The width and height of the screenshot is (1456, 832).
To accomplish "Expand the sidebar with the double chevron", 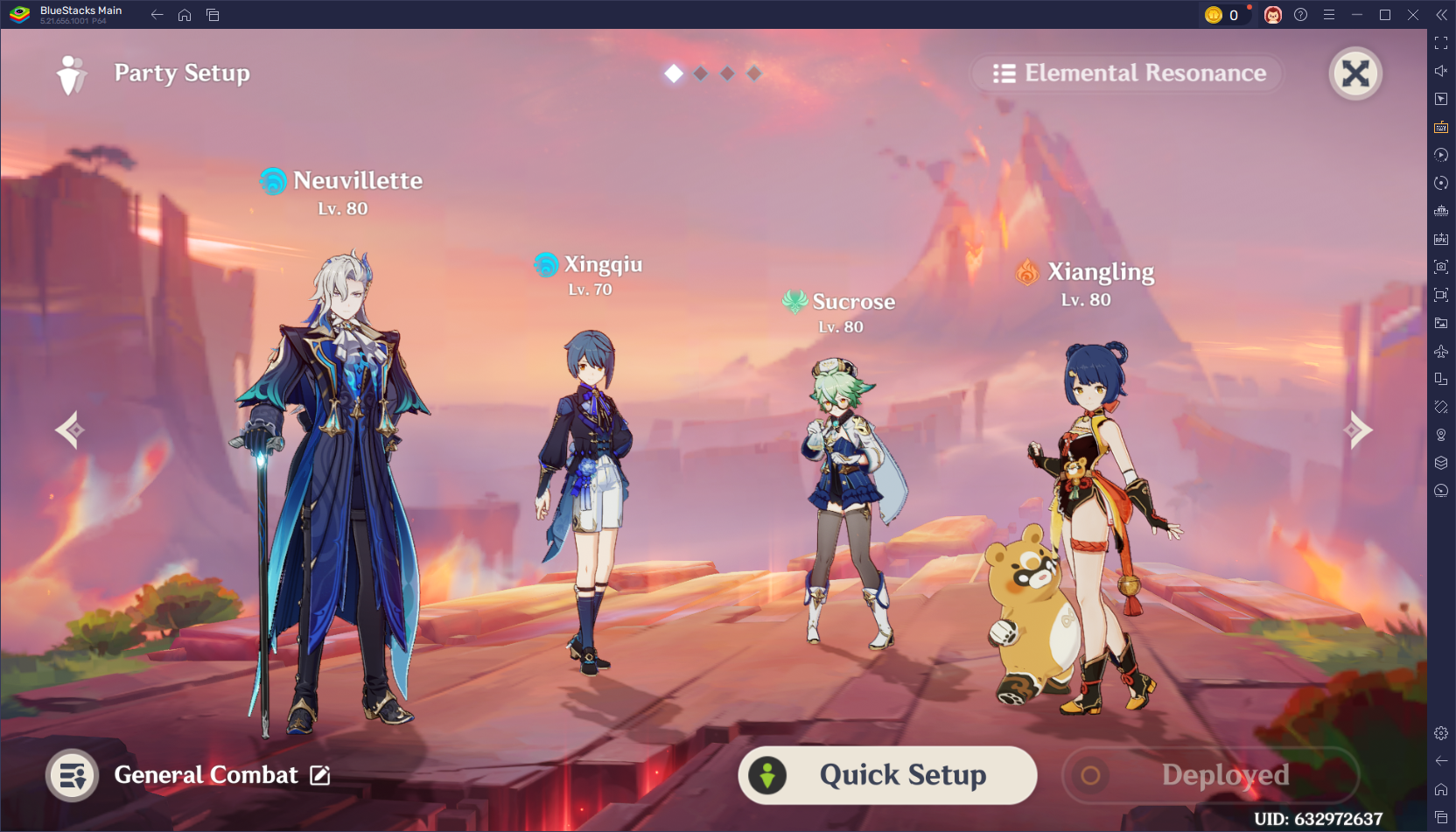I will (1440, 14).
